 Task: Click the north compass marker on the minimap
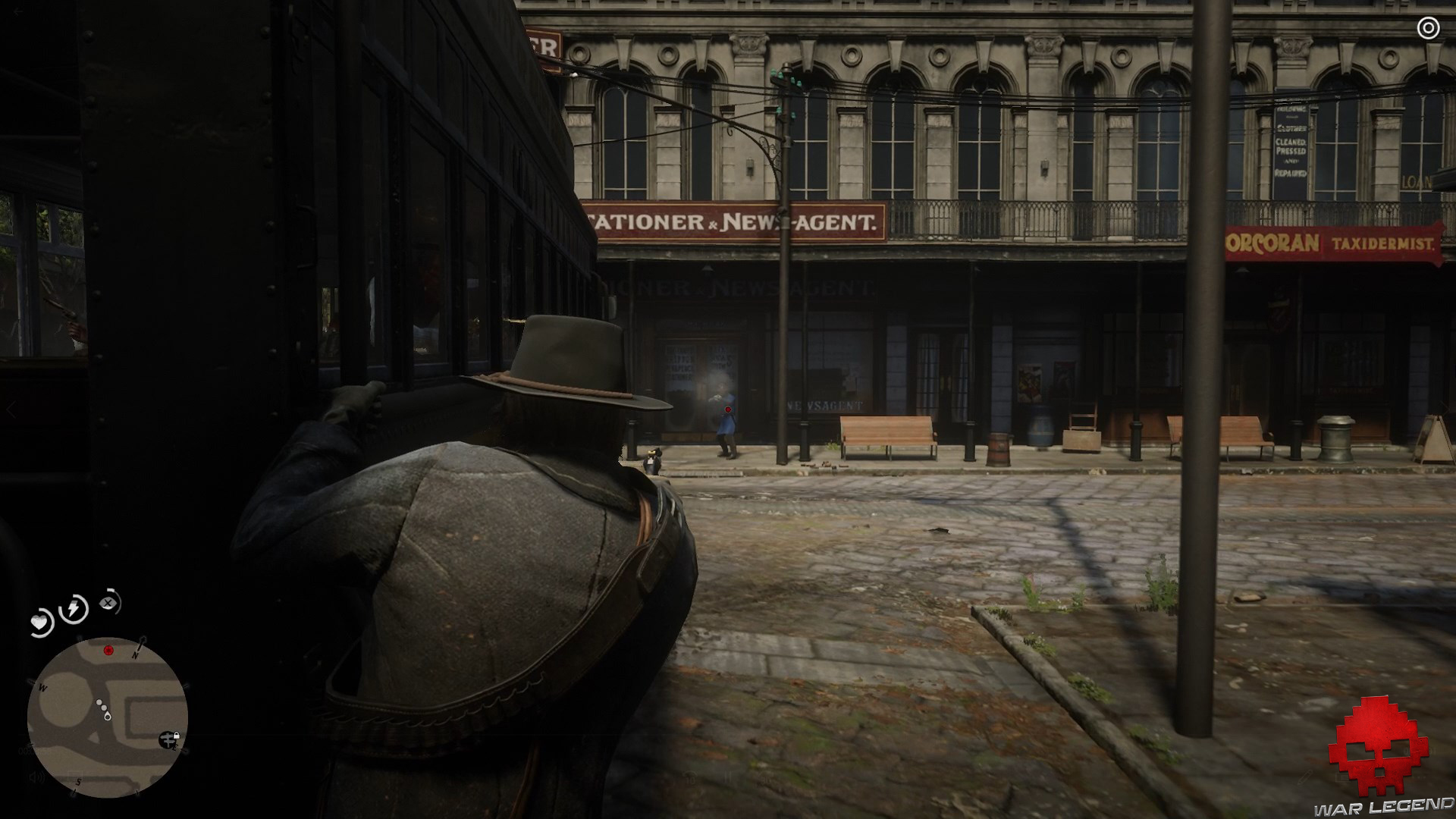(135, 654)
